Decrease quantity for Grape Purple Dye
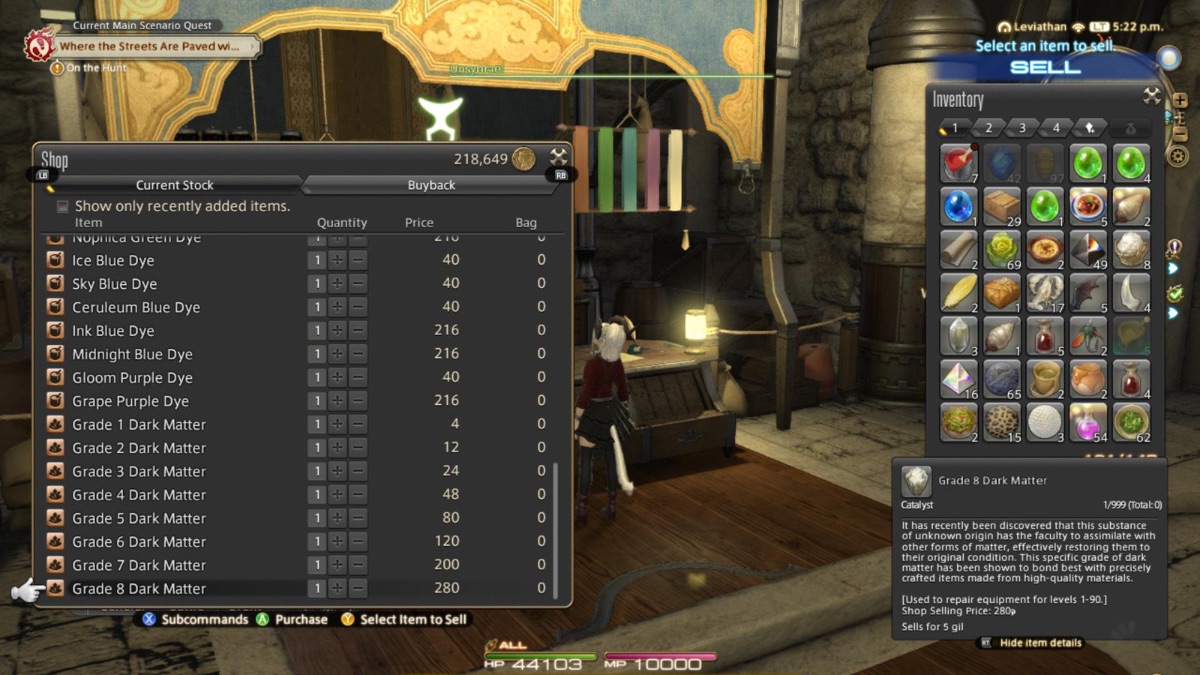Viewport: 1200px width, 675px height. 358,401
